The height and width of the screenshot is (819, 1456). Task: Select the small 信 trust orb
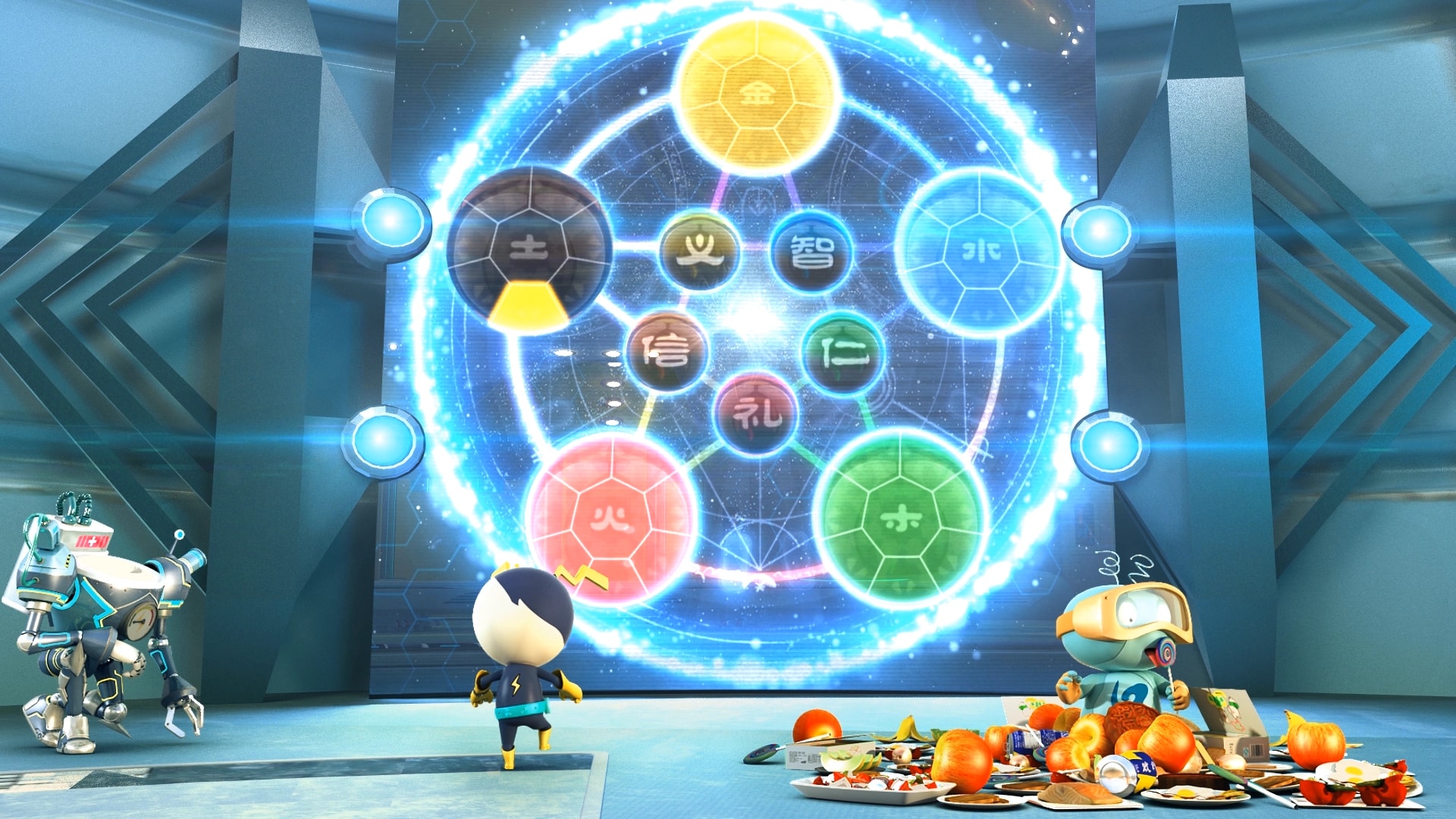(x=667, y=350)
